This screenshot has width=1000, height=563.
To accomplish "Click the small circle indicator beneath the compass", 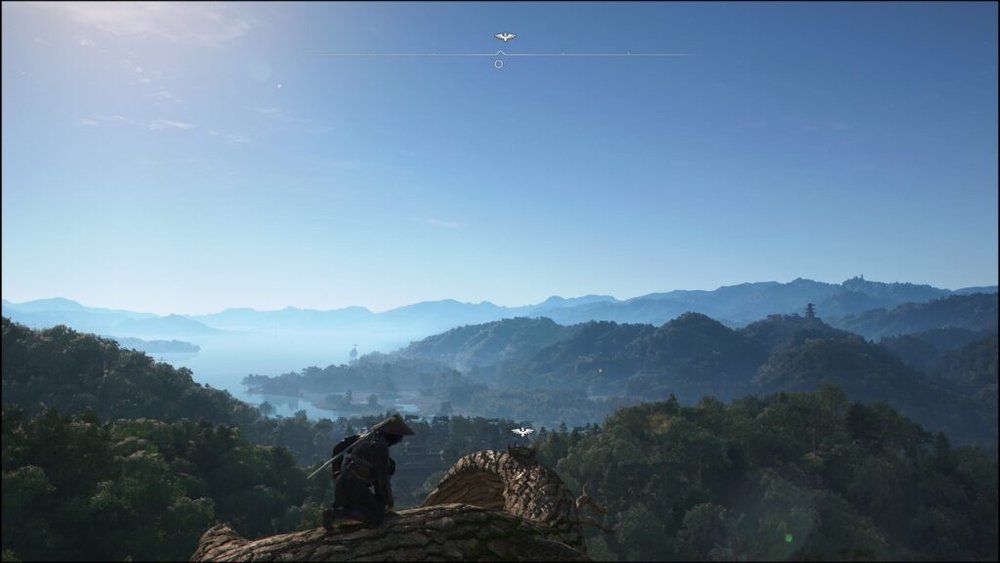I will pyautogui.click(x=499, y=64).
